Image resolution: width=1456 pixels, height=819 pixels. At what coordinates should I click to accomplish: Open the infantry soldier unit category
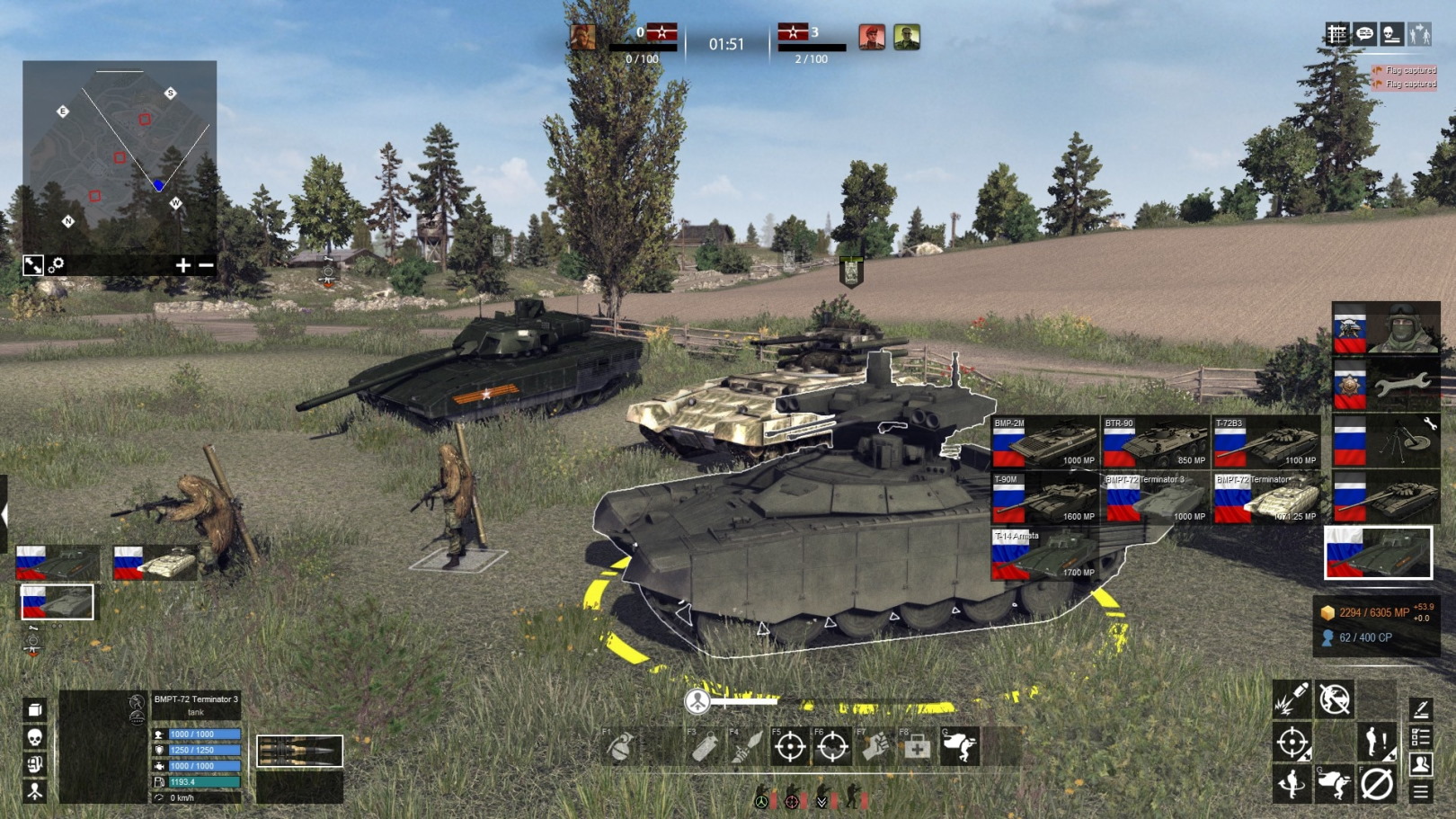point(1385,329)
